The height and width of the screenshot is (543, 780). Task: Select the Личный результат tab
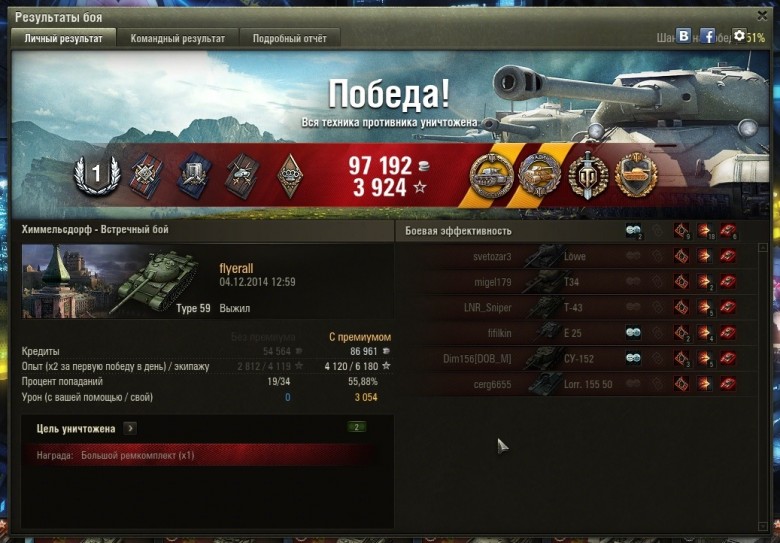pyautogui.click(x=63, y=38)
